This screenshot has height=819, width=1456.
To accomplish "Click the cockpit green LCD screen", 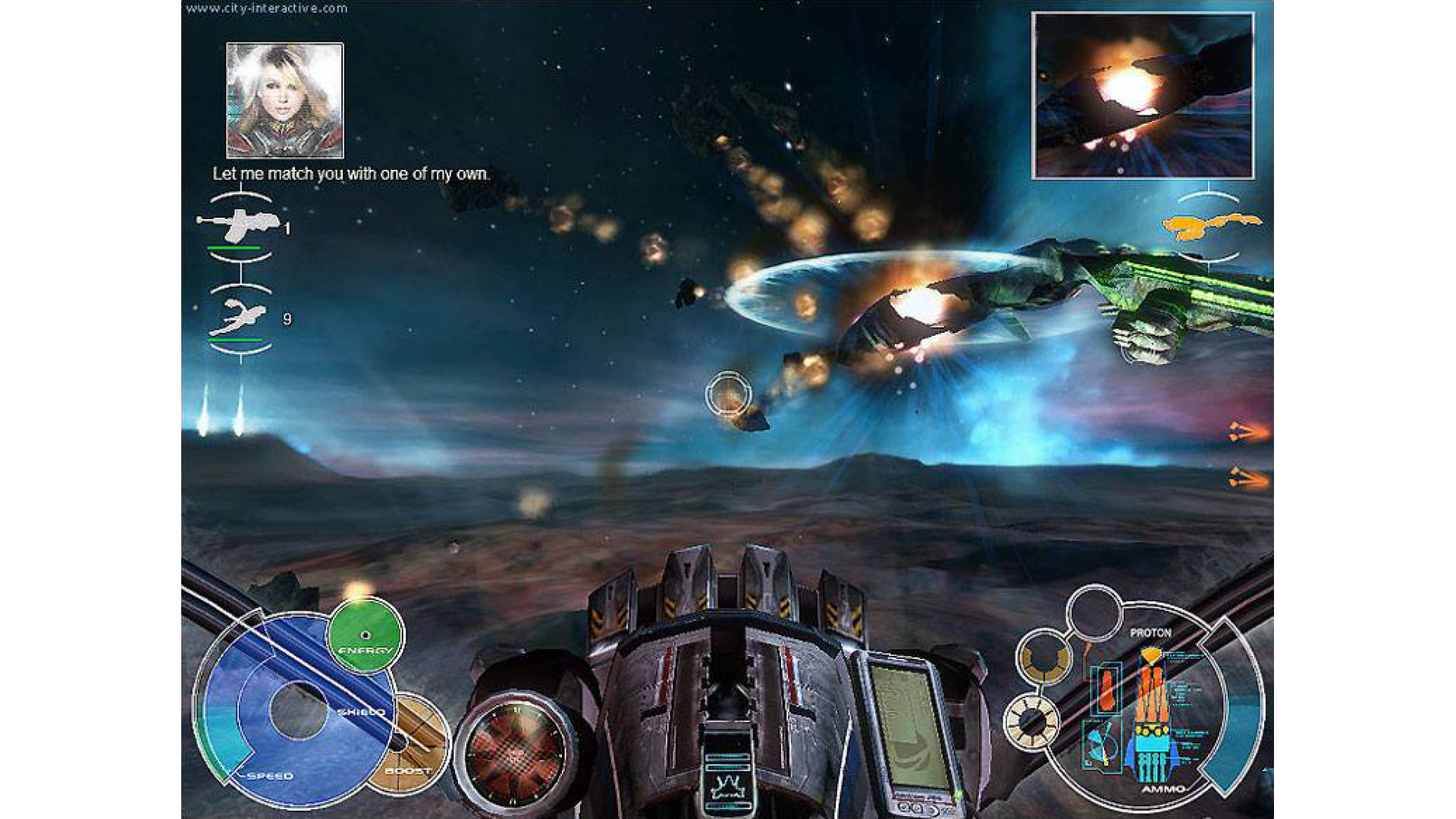I will click(906, 726).
